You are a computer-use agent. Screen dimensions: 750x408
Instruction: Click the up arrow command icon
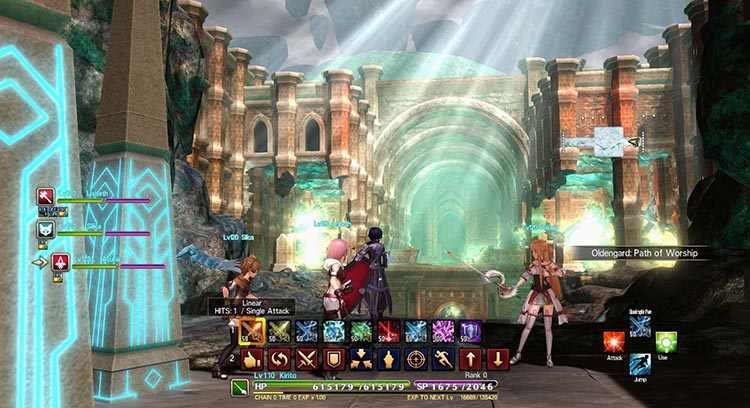[471, 359]
